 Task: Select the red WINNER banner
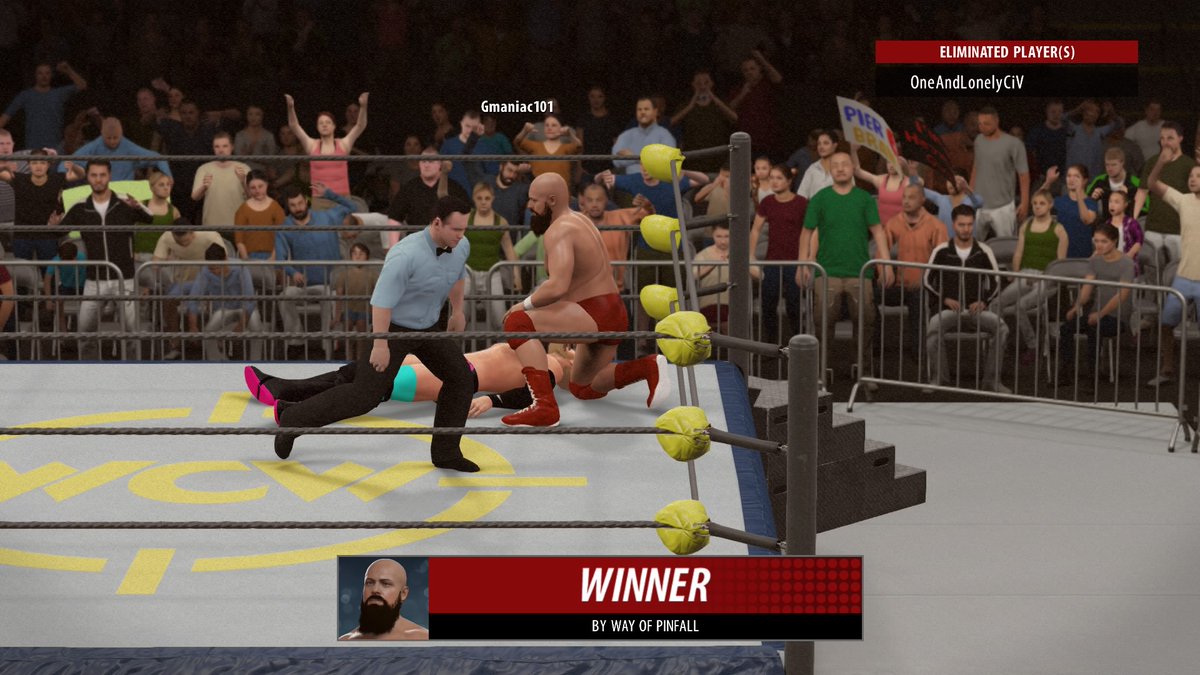tap(645, 585)
